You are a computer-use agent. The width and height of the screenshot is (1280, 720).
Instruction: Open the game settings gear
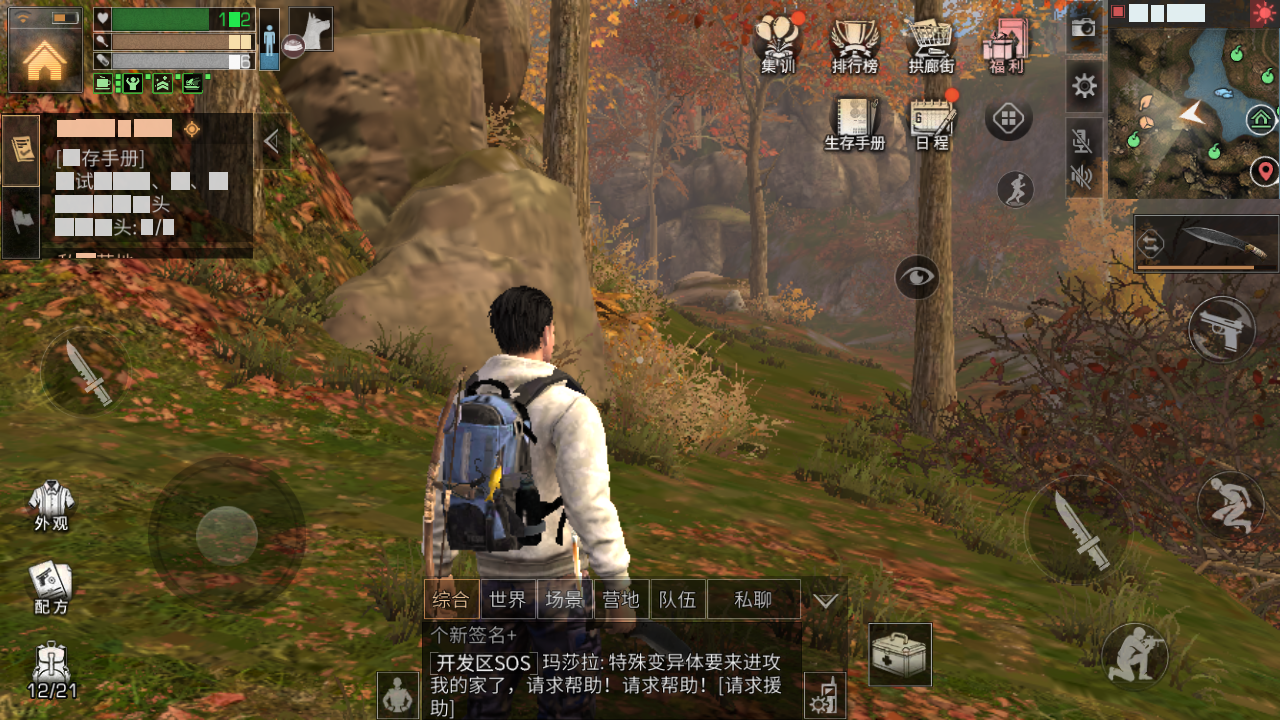coord(1082,86)
